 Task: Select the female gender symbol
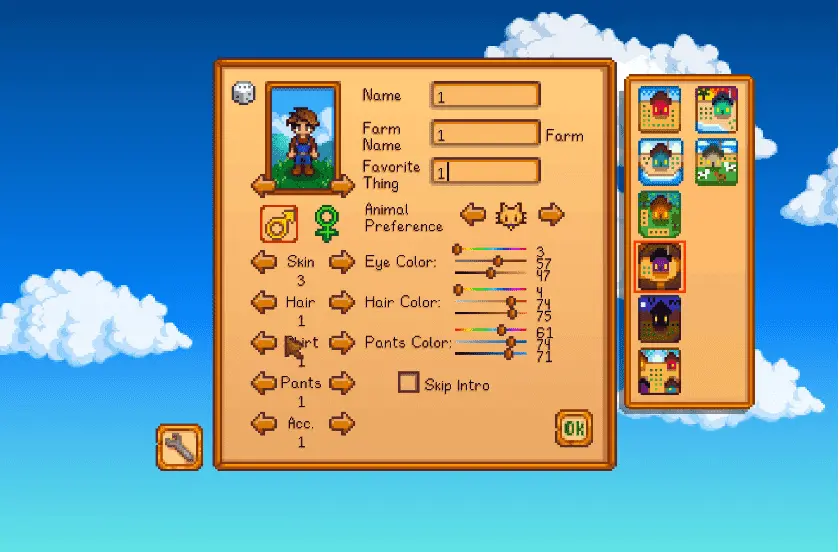pos(326,223)
